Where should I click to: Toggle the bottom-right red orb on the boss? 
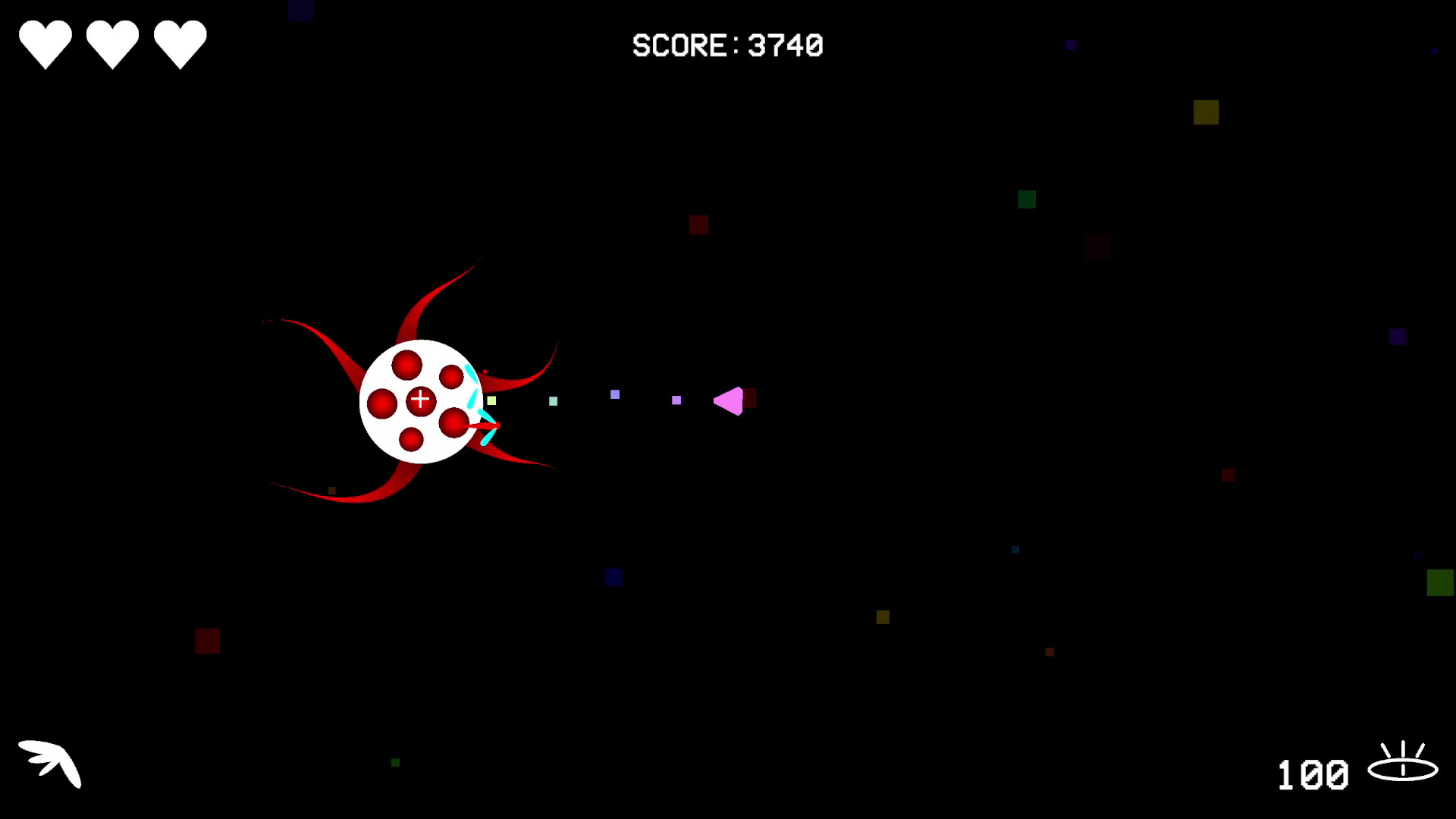coord(453,423)
